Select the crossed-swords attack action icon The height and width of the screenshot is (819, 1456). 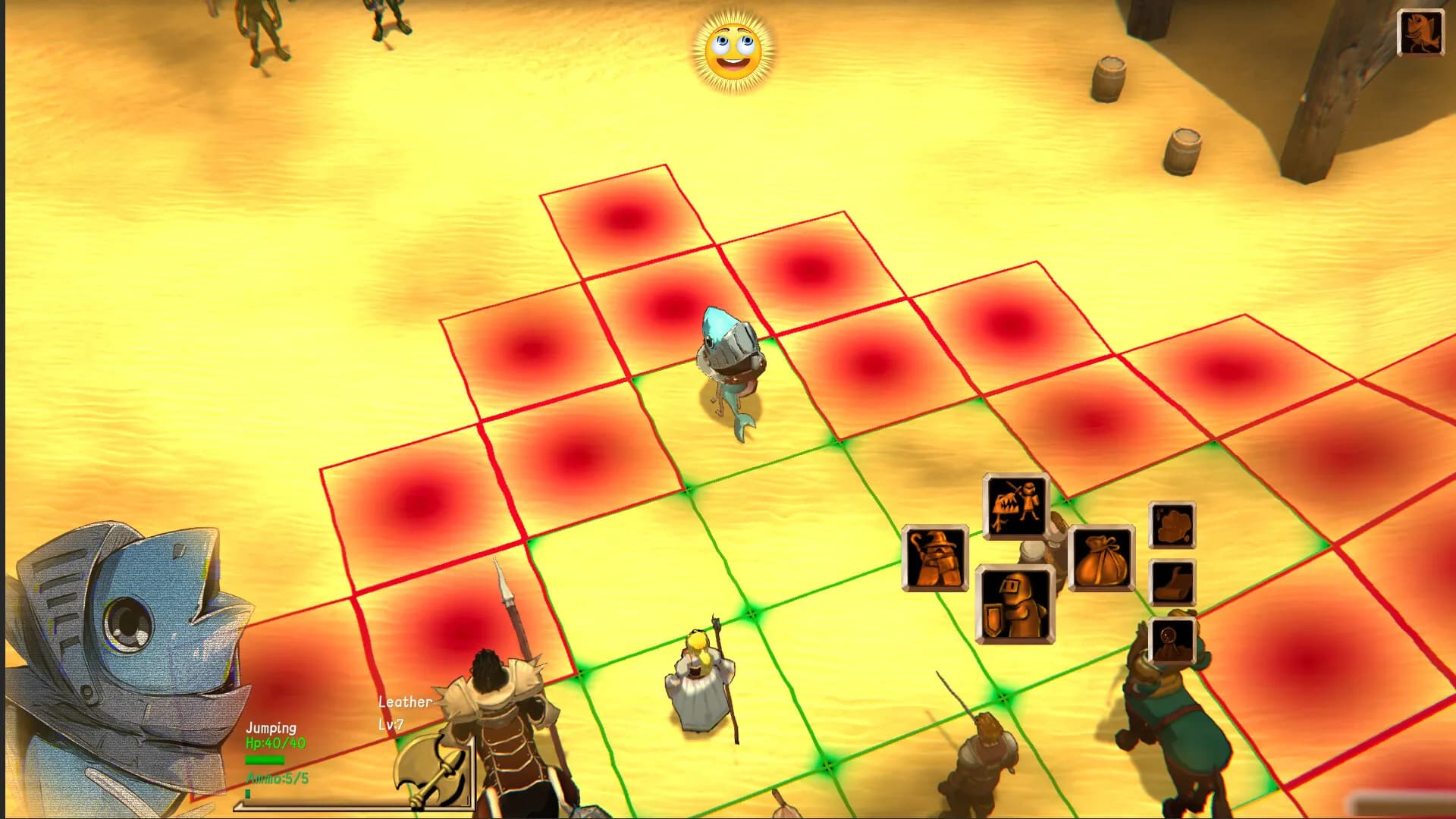[1014, 504]
